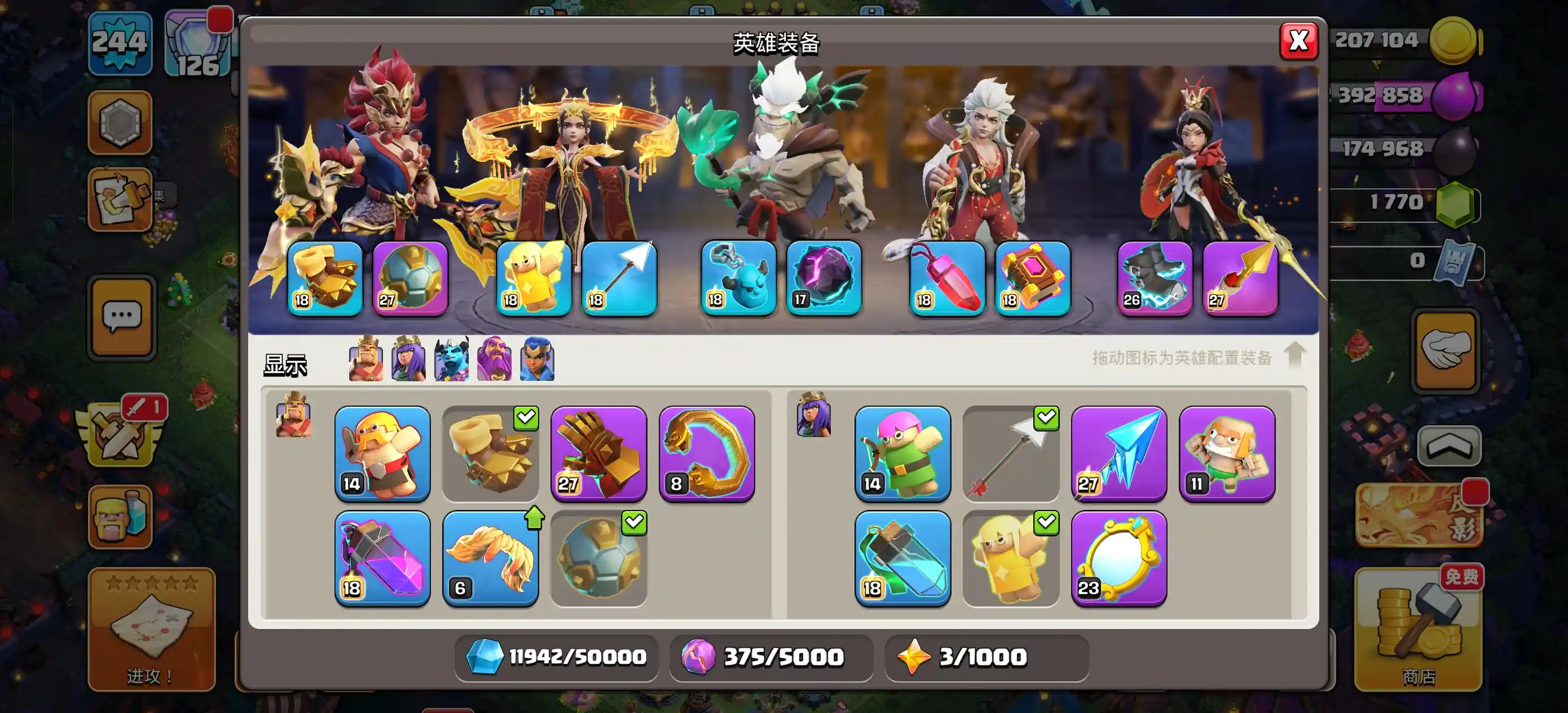The width and height of the screenshot is (1568, 713).
Task: Select the golden snake bracelet level 8
Action: [707, 453]
